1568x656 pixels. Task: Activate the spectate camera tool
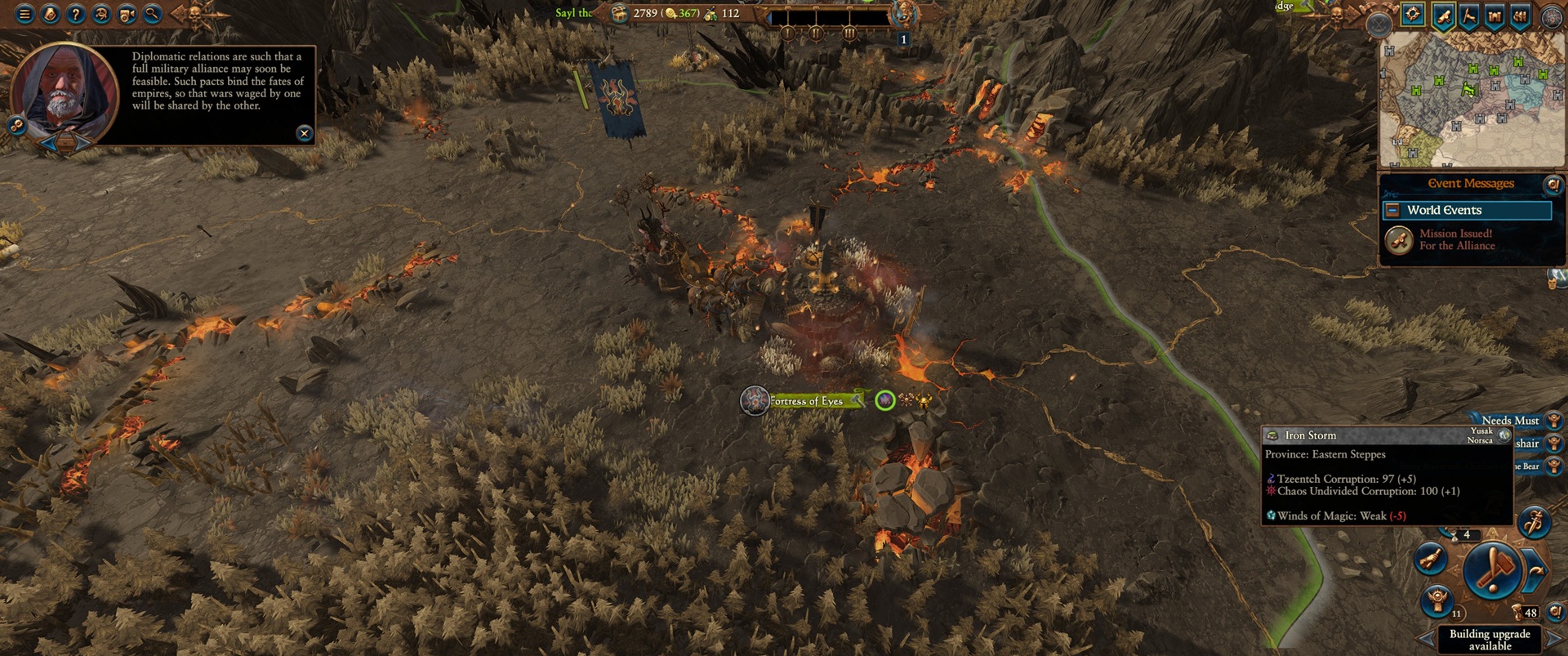tap(127, 14)
